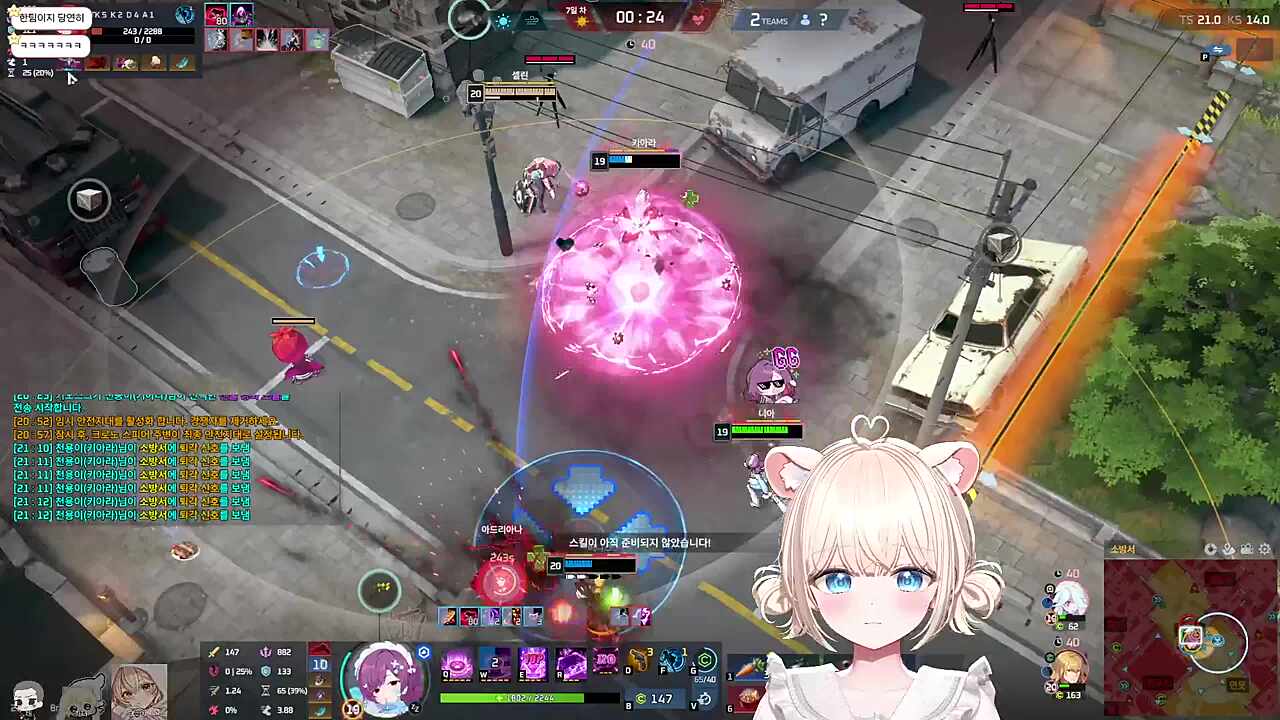Open the gear settings above the minimap
Screen dimensions: 1280x720
(x=1265, y=549)
